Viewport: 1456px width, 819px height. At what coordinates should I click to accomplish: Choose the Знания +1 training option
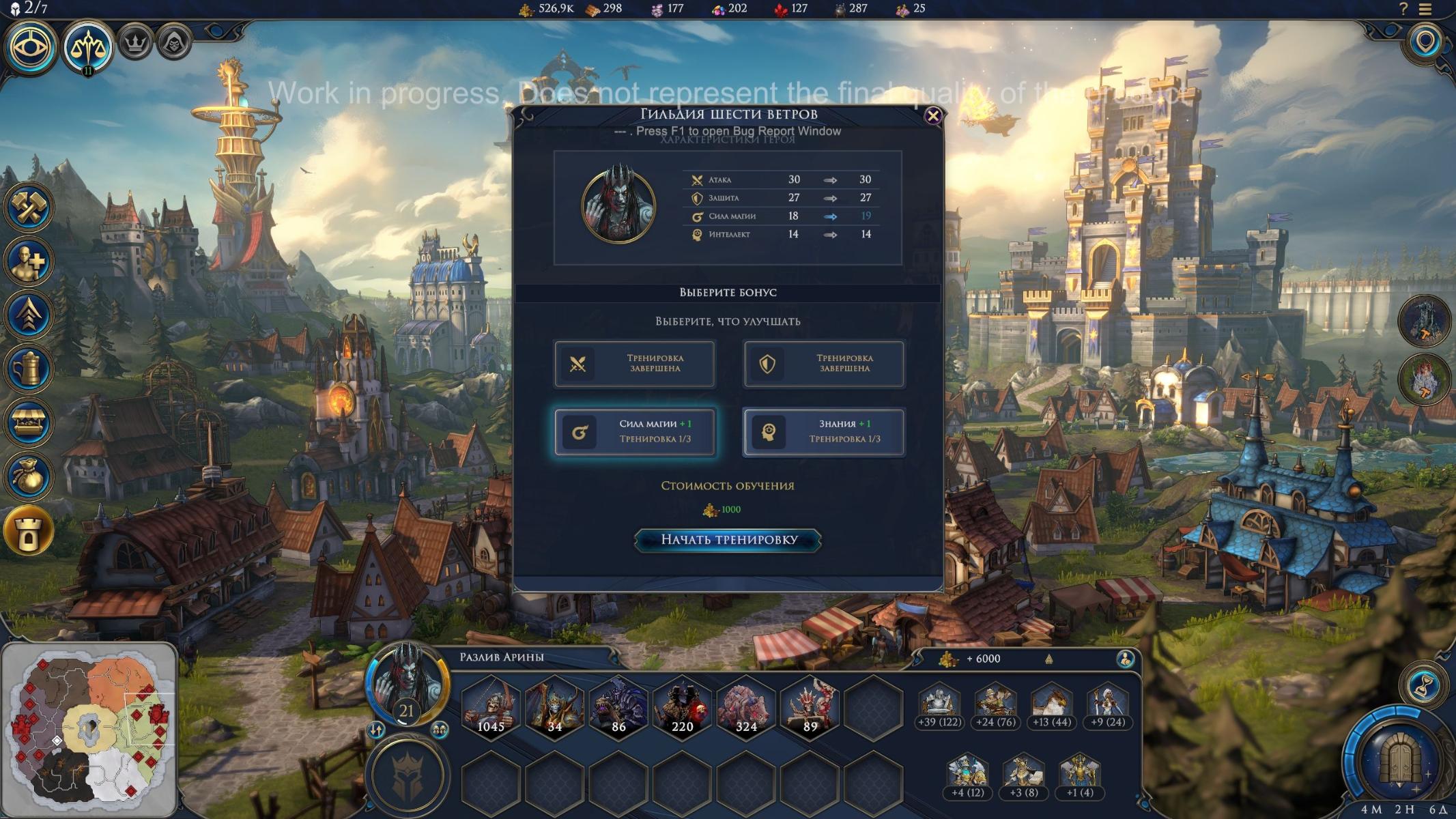click(824, 431)
